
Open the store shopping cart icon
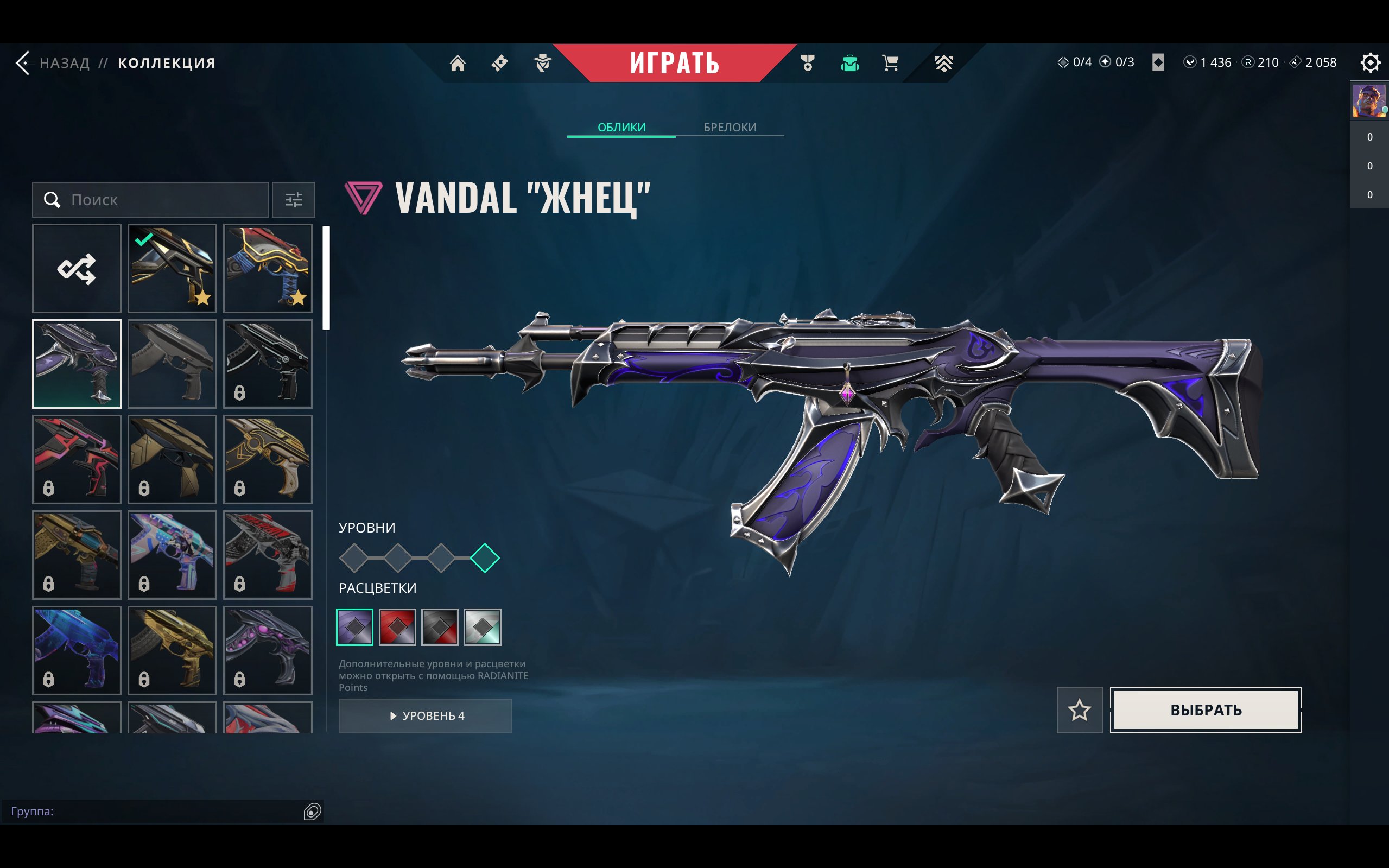click(x=890, y=63)
